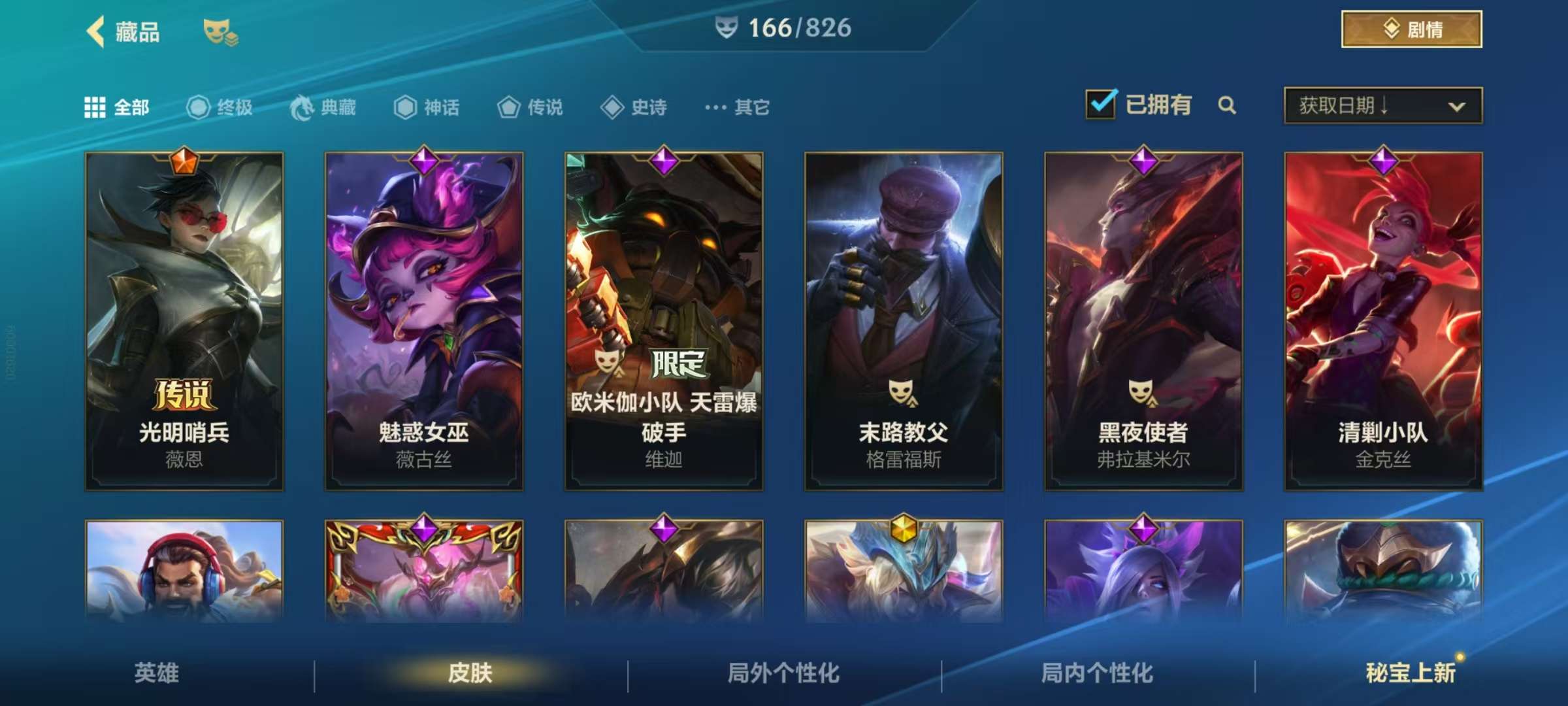1568x706 pixels.
Task: Click the 剧情 button at top right
Action: [x=1410, y=29]
